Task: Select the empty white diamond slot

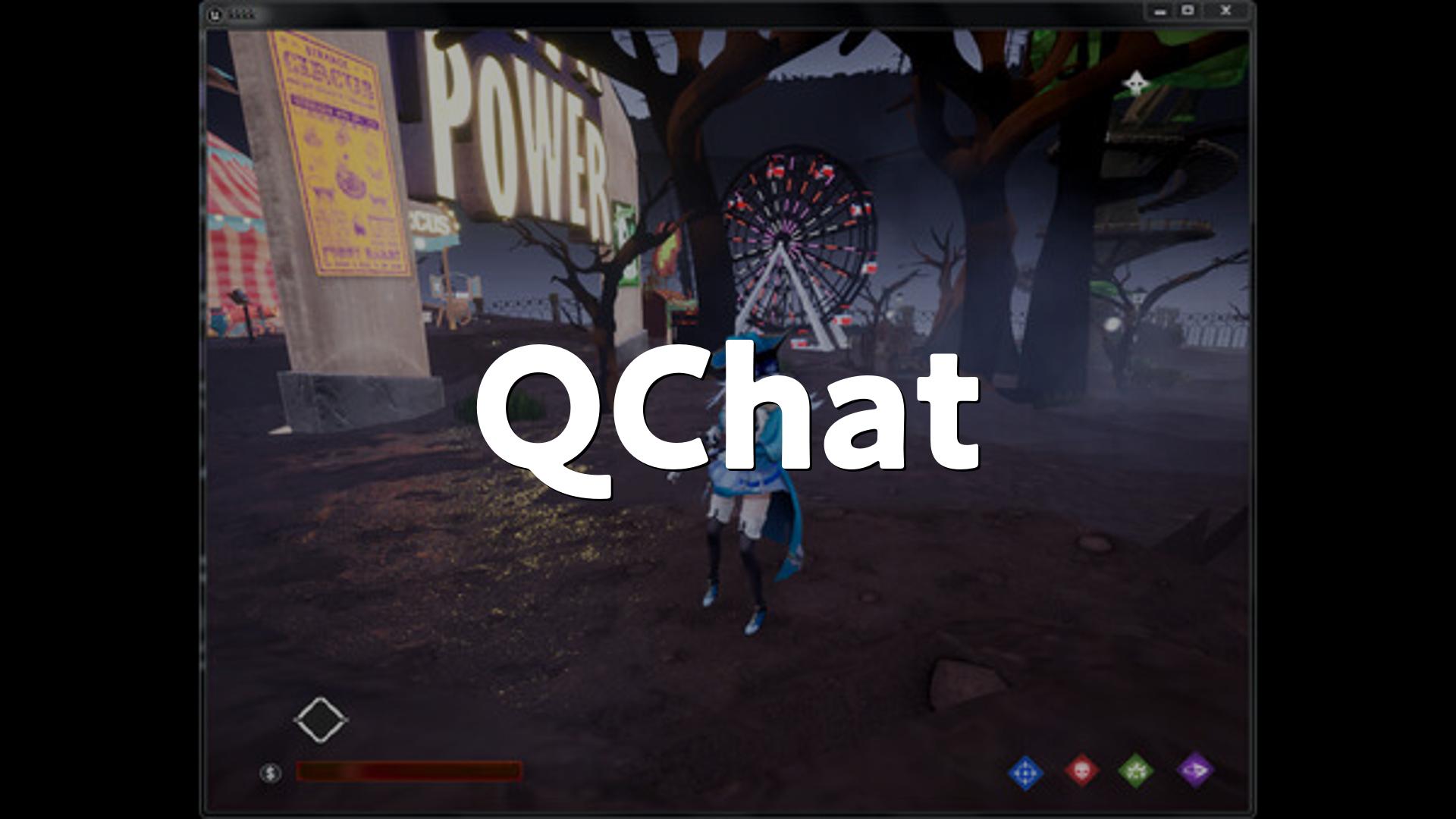Action: coord(321,720)
